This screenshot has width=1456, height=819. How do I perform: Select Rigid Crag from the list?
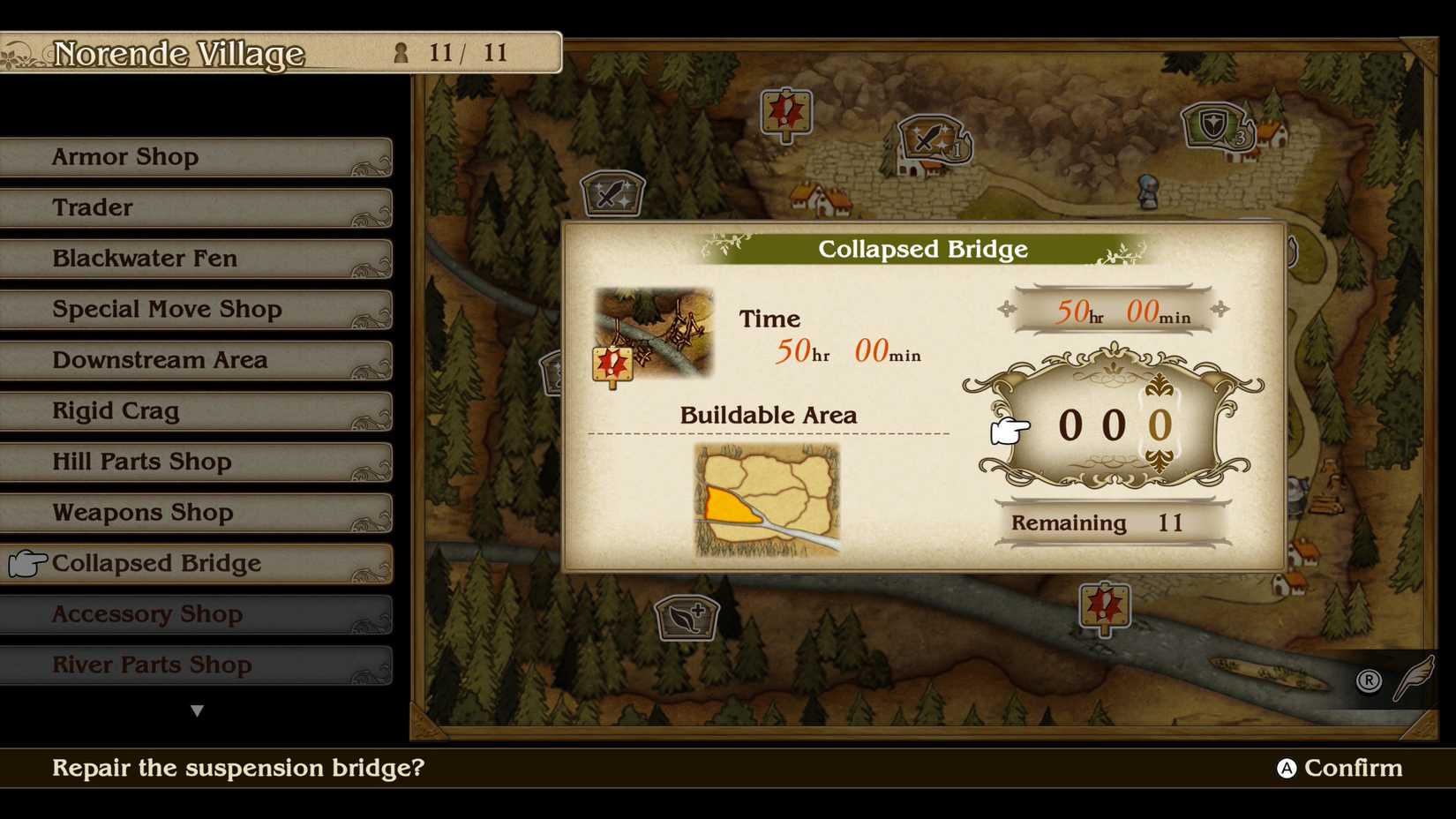196,410
